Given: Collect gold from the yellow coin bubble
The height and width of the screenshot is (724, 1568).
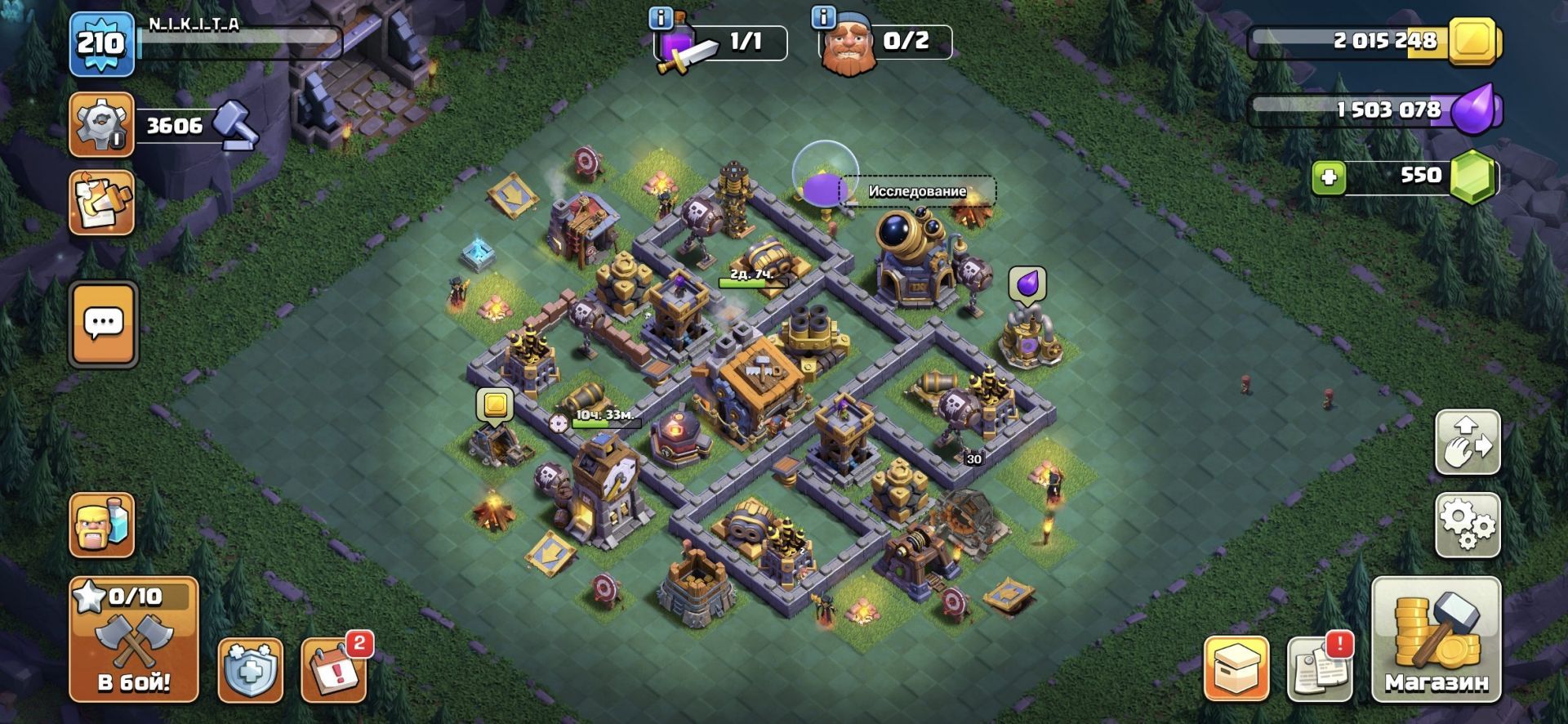Looking at the screenshot, I should pos(495,405).
